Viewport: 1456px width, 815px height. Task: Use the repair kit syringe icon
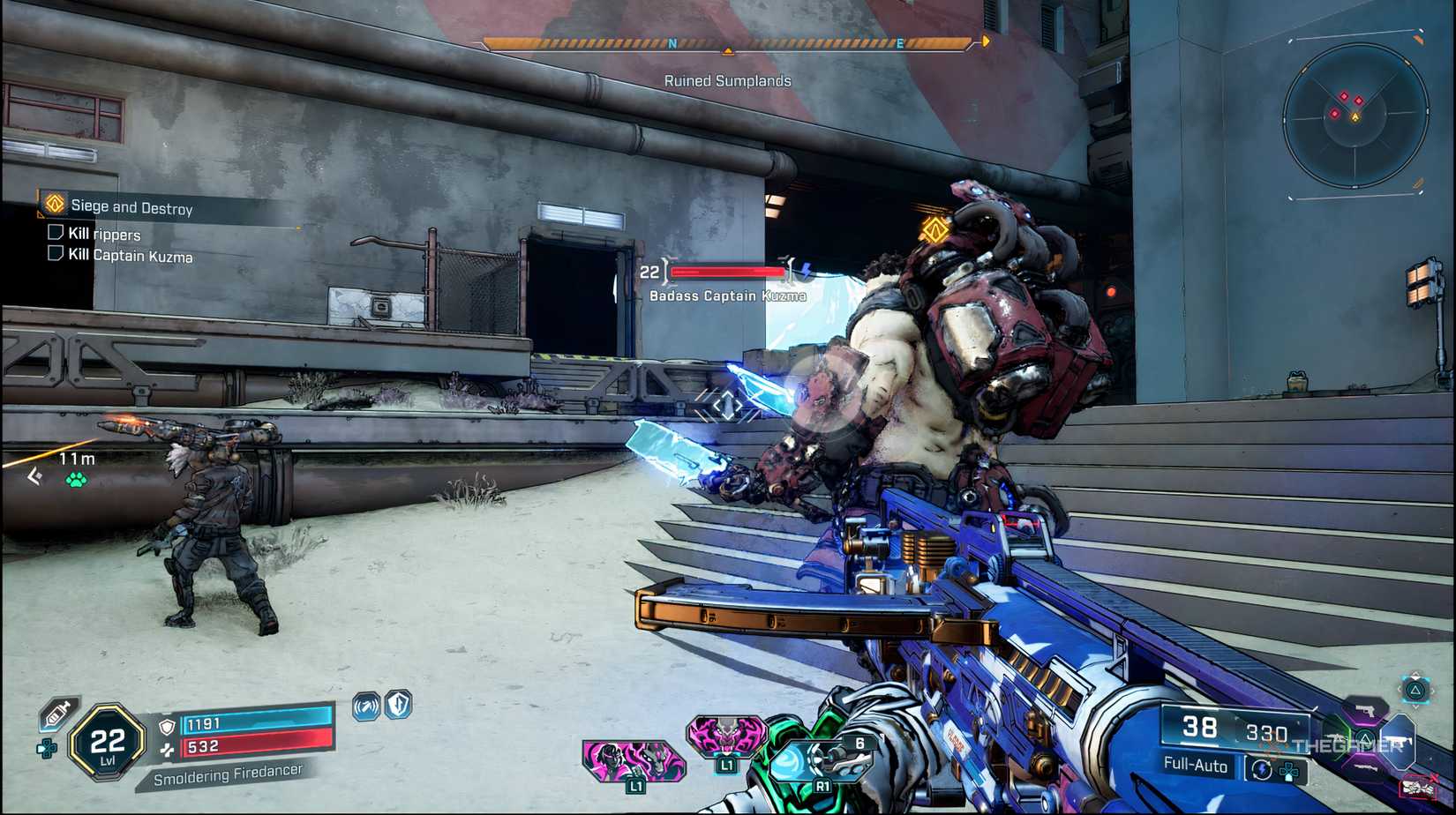(x=57, y=713)
